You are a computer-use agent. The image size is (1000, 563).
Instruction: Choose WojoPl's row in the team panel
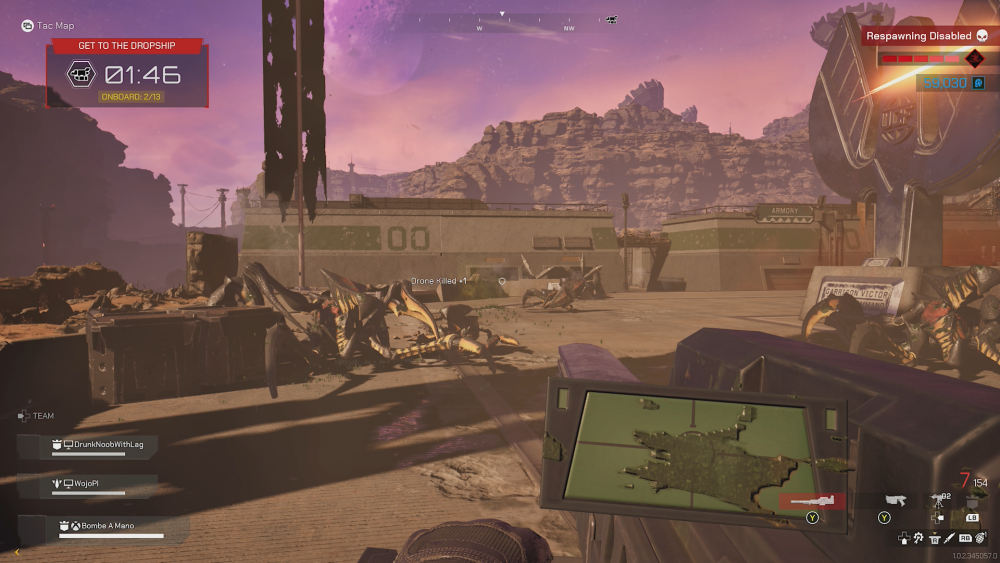(x=92, y=484)
